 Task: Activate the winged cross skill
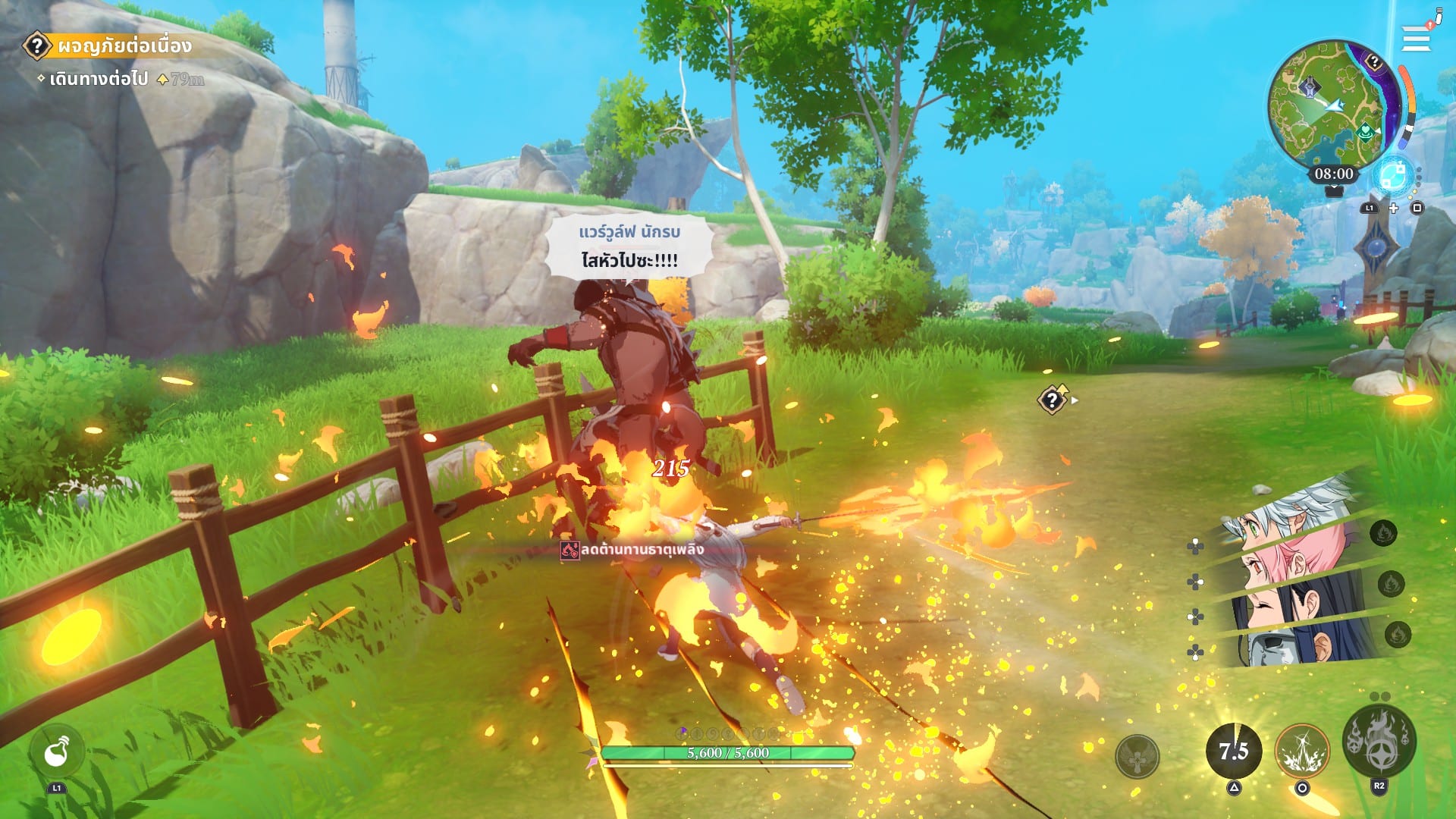tap(1137, 755)
